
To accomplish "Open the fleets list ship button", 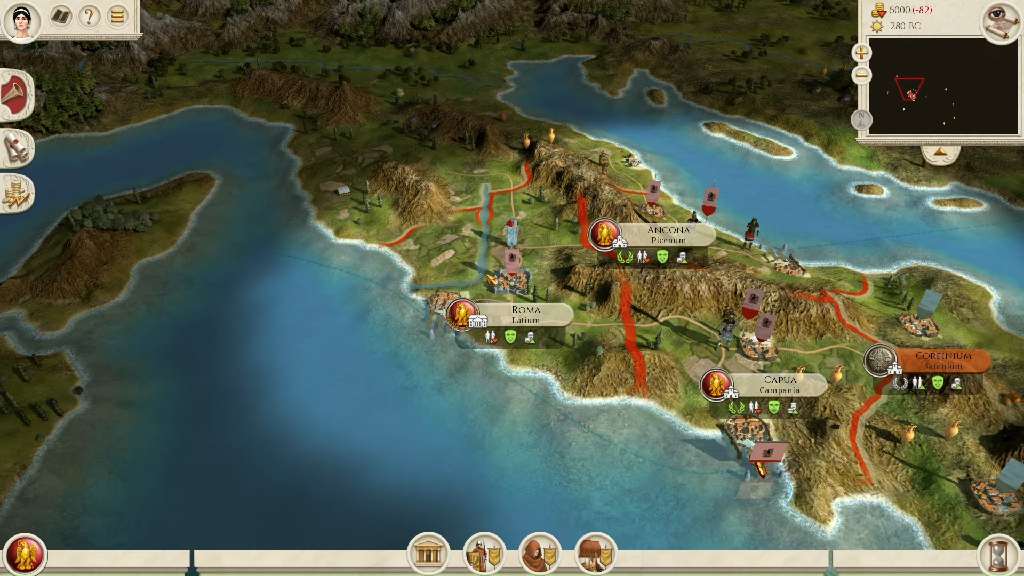I will click(x=596, y=553).
